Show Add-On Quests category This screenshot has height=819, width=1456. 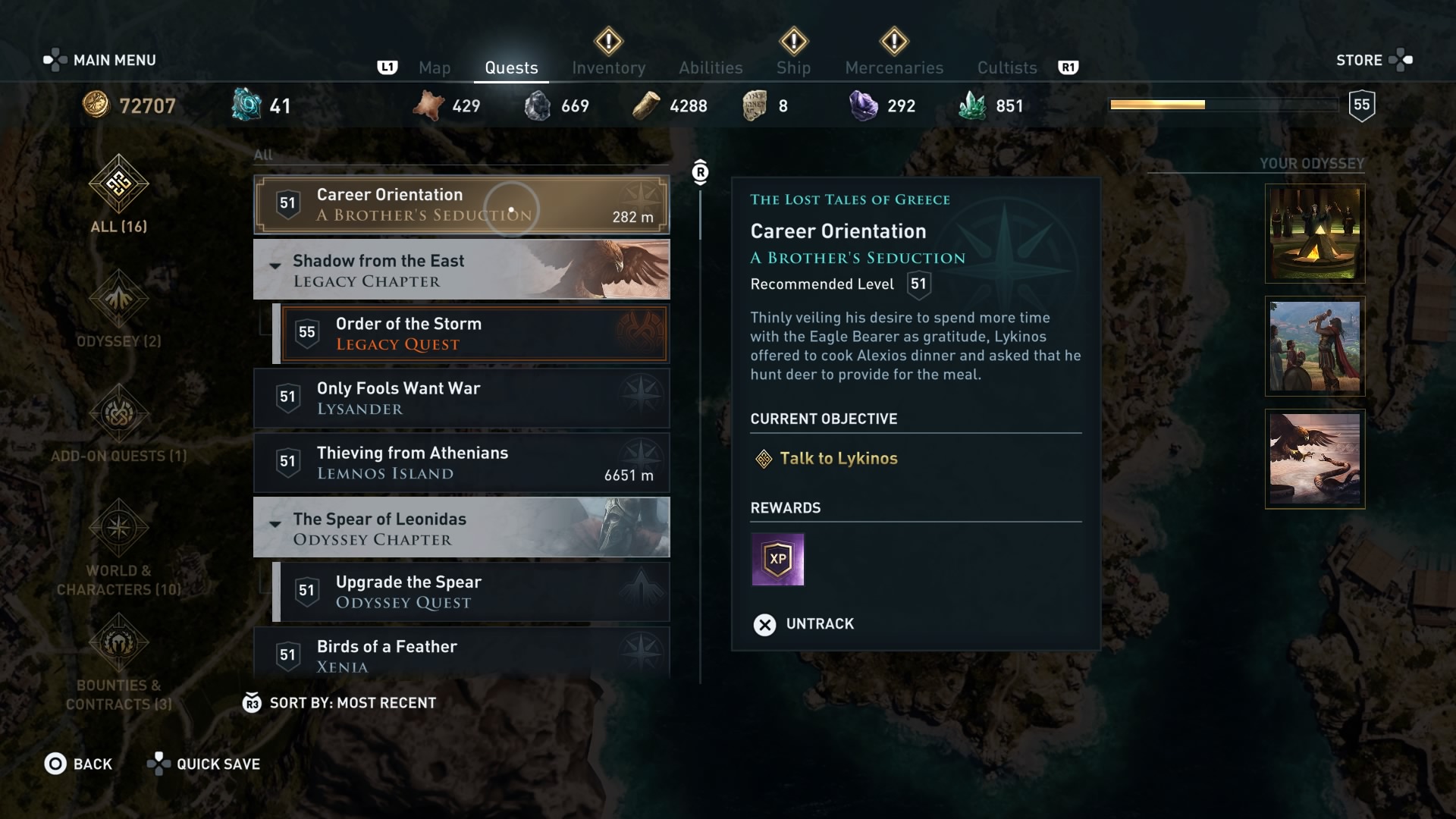[x=119, y=425]
